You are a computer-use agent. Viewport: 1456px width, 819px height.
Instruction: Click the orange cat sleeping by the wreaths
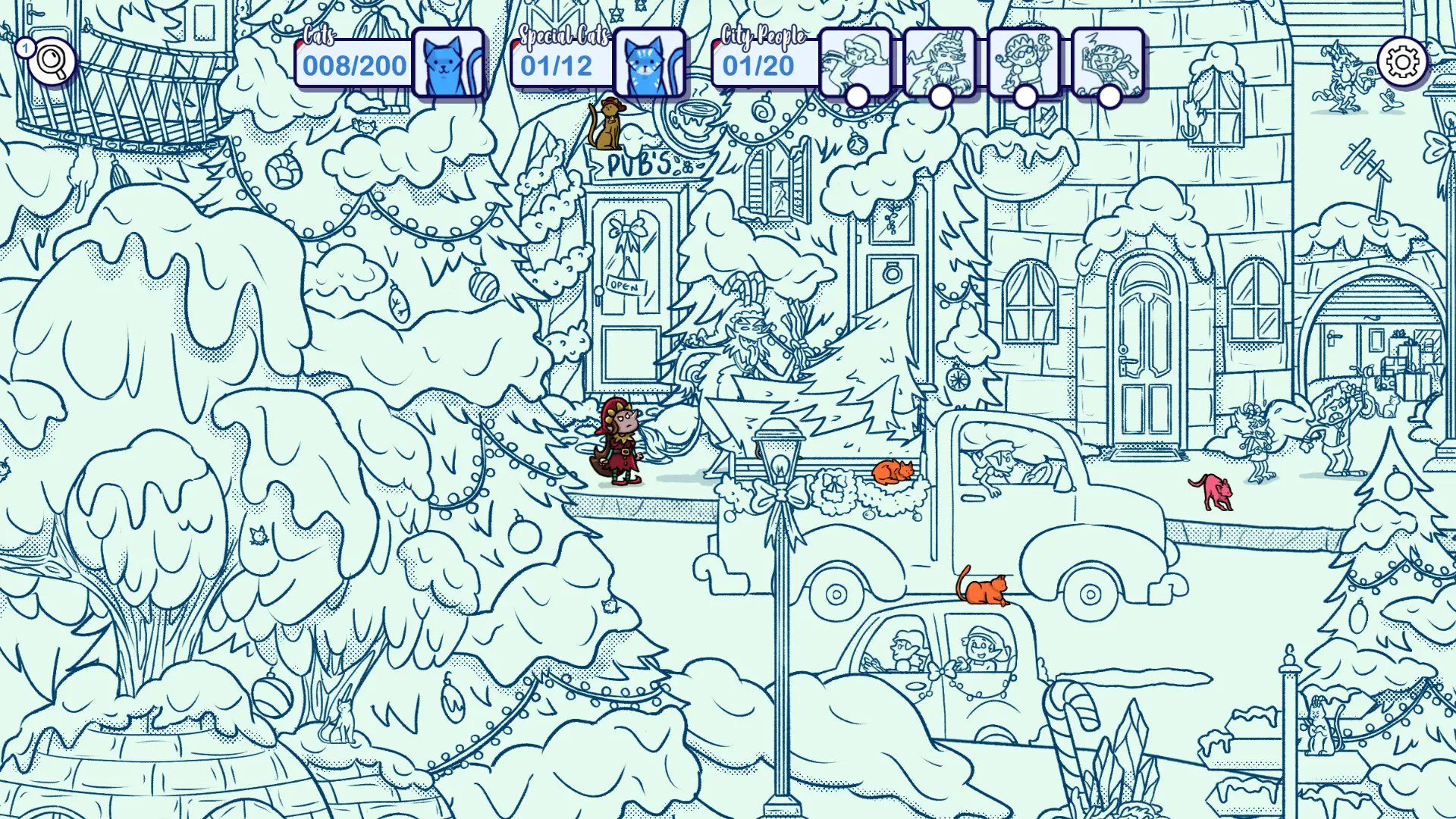tap(891, 470)
